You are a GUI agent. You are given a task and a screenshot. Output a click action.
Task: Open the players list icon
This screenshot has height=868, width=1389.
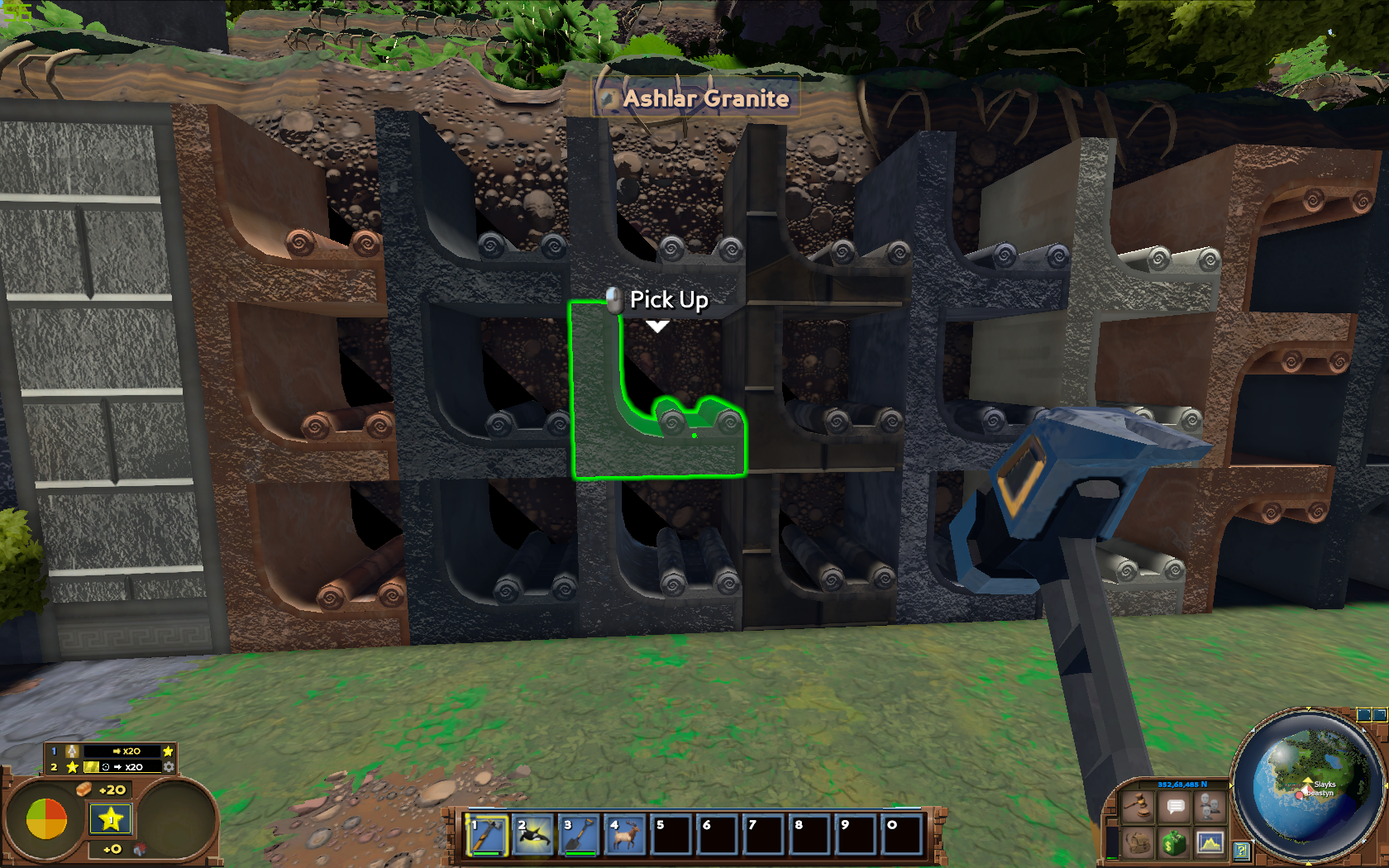point(1210,805)
